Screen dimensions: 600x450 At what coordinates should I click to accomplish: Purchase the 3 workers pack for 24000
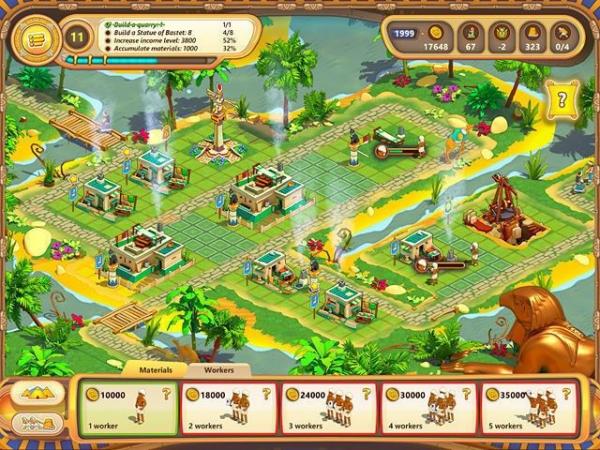coord(328,408)
